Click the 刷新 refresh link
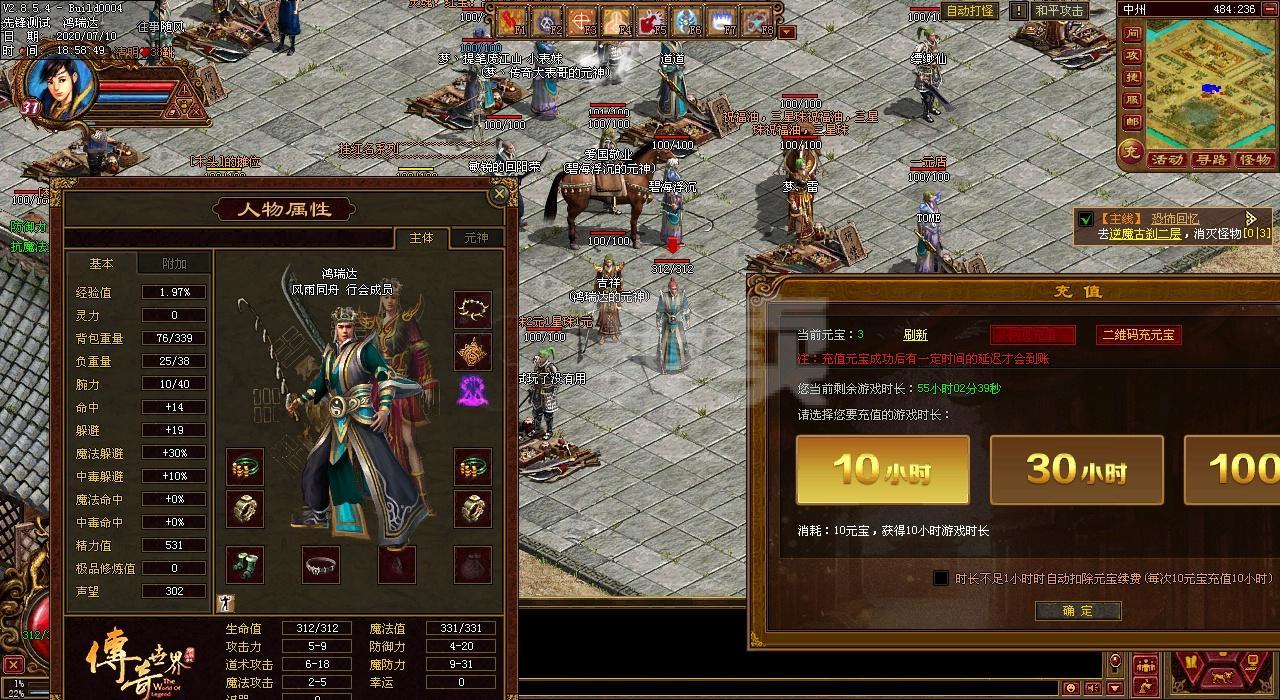This screenshot has height=700, width=1280. pyautogui.click(x=915, y=335)
